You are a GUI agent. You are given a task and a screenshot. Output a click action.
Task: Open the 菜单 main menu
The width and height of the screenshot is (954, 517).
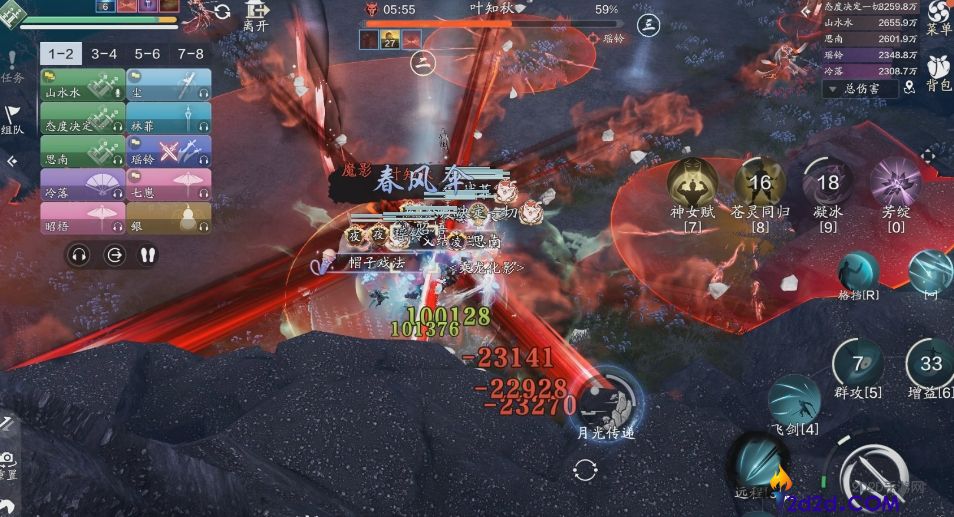tap(938, 18)
